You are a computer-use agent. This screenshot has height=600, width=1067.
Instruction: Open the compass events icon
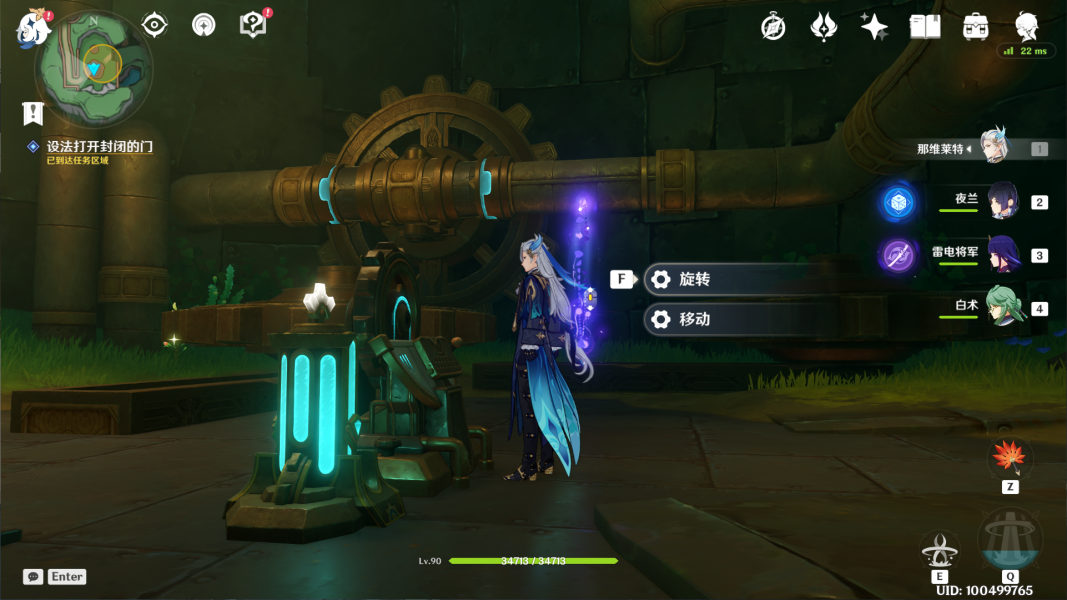[773, 27]
